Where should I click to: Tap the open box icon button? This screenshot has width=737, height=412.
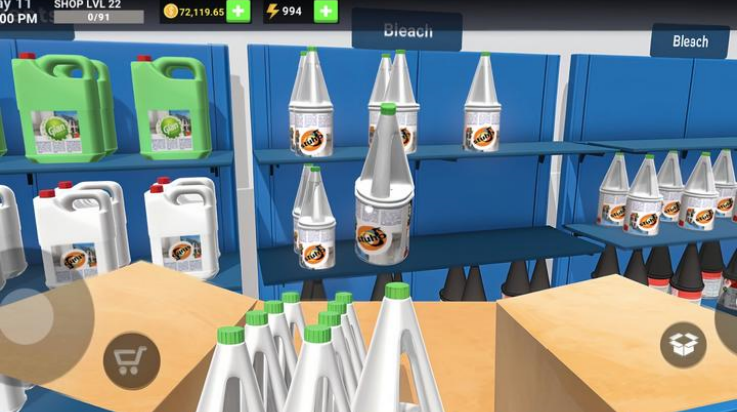[x=683, y=345]
